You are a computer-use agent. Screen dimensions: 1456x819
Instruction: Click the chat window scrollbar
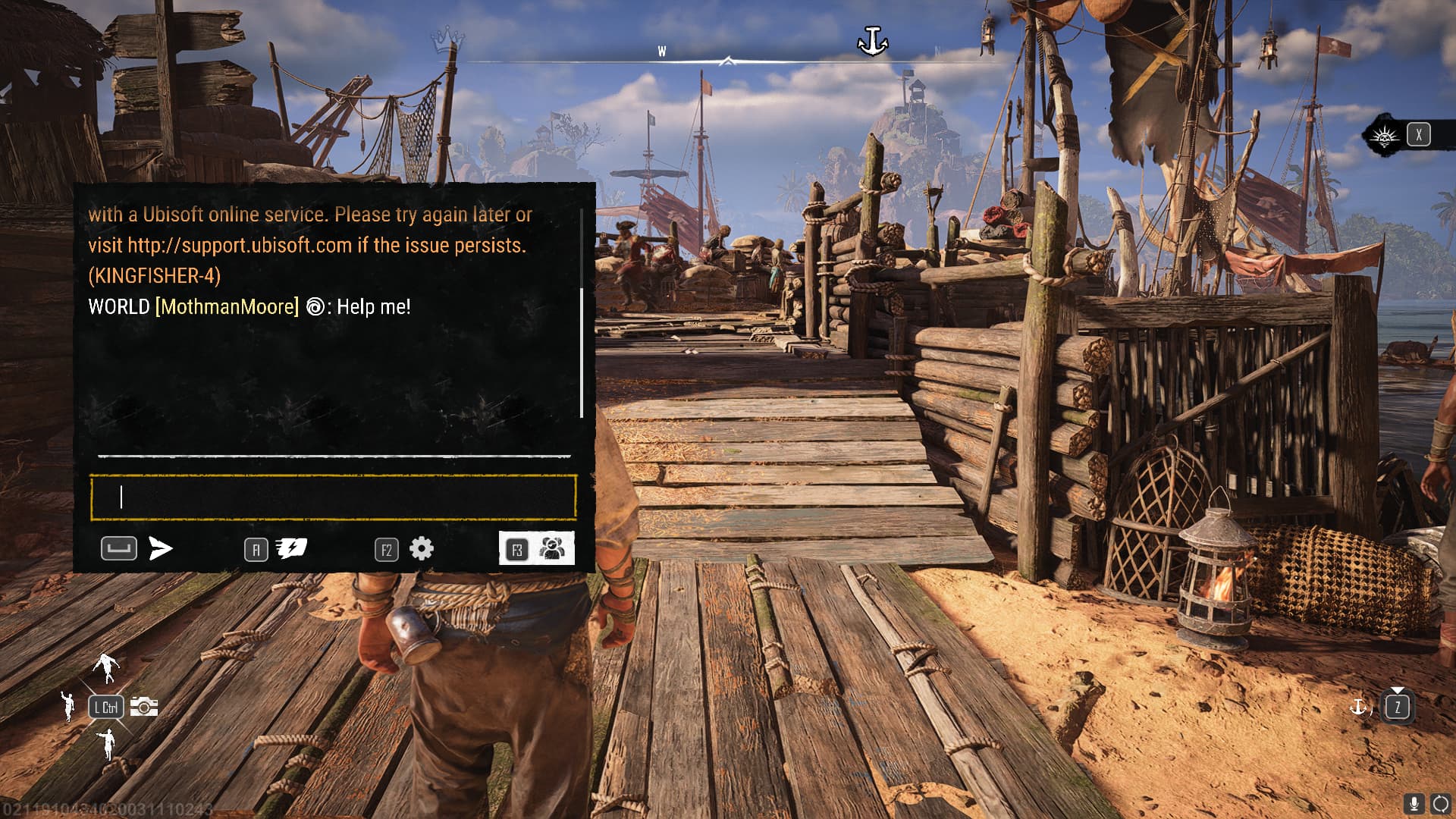pos(582,351)
